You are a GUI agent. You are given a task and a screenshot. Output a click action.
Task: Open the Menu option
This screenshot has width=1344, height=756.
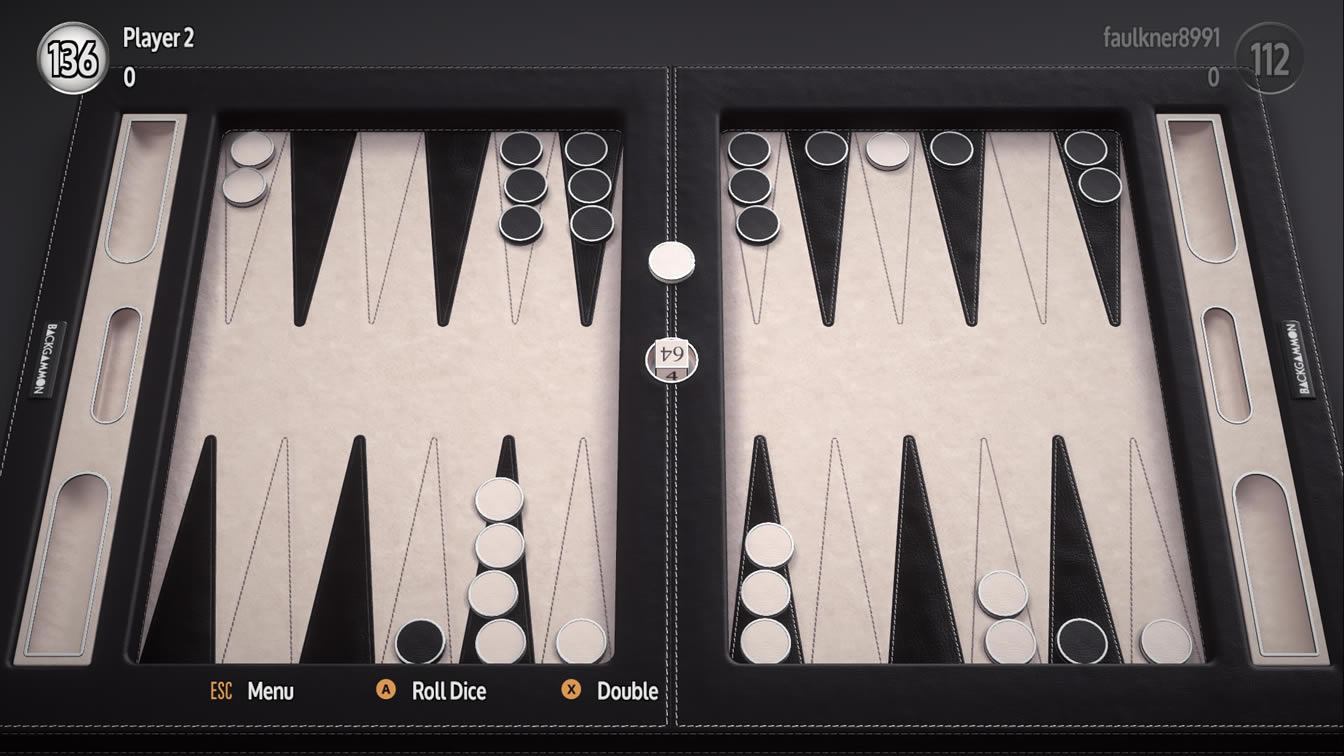[270, 691]
